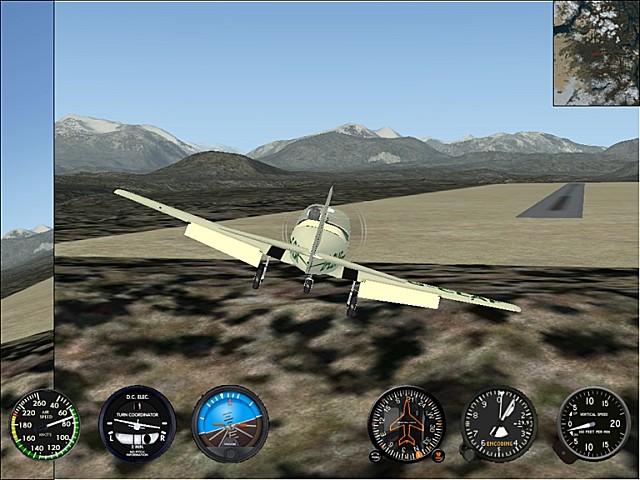
Task: Click the airspeed indicator gauge
Action: click(x=44, y=424)
